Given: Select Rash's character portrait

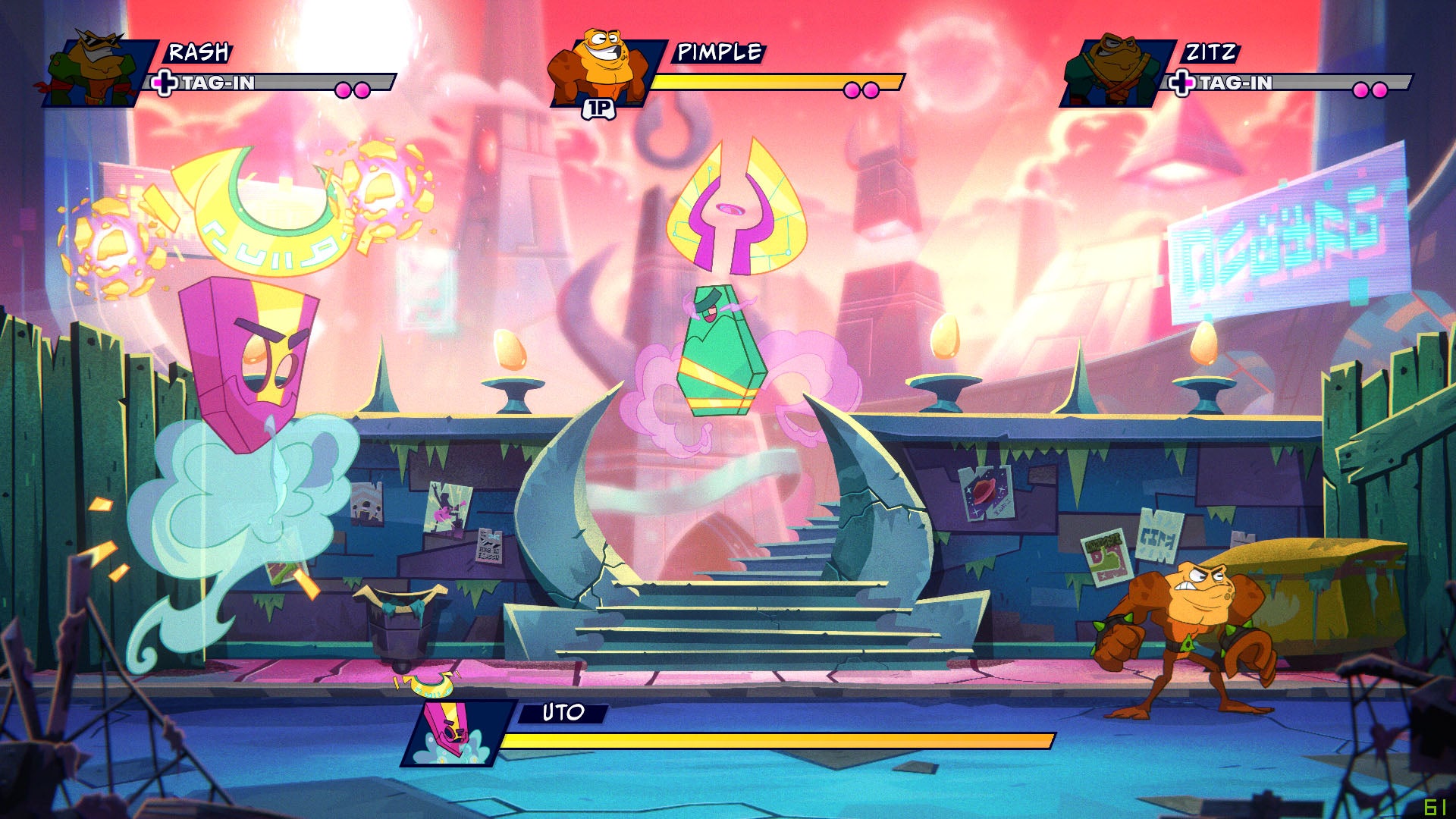Looking at the screenshot, I should click(x=96, y=70).
